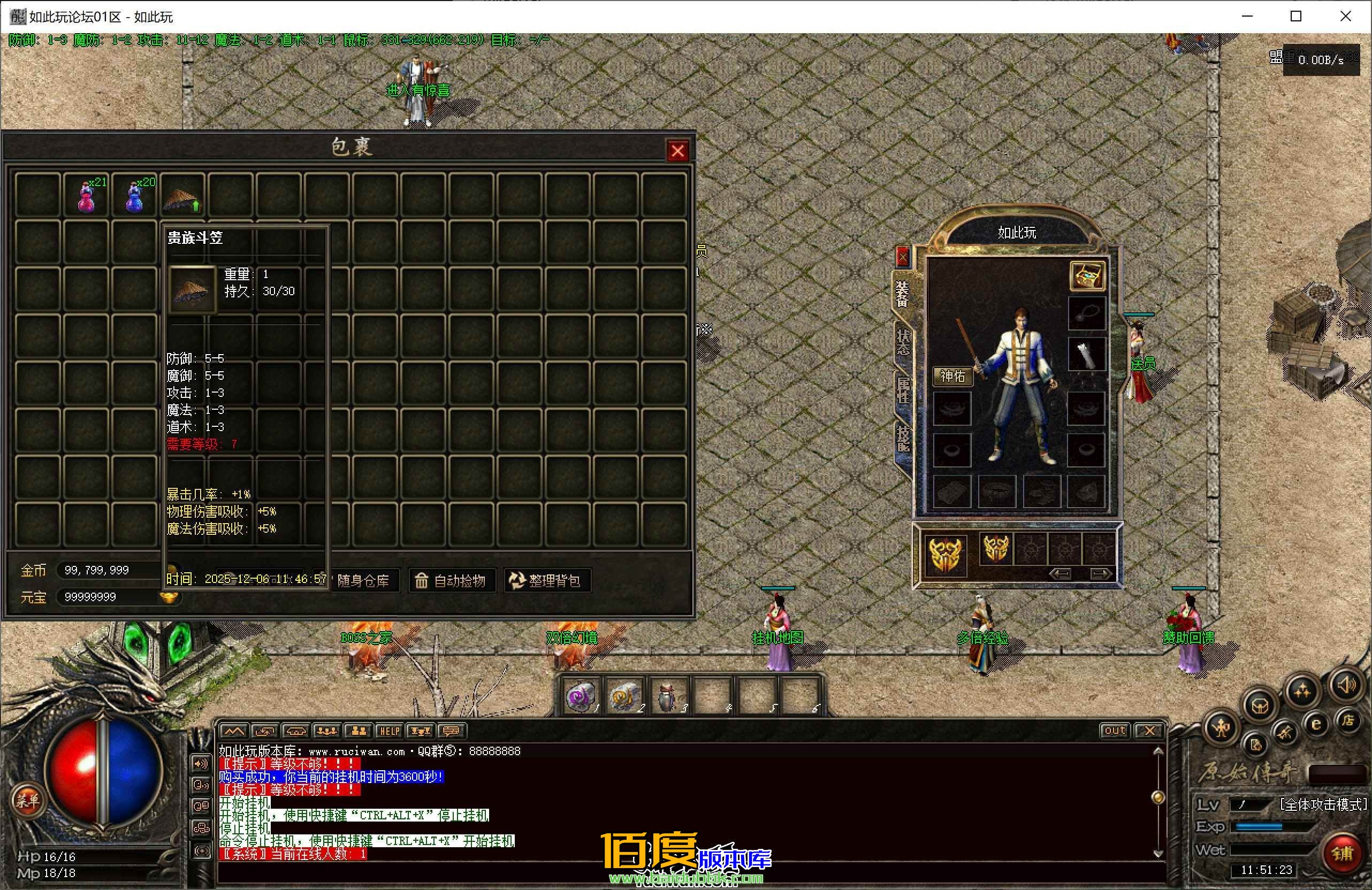Screen dimensions: 1372x890
Task: Open the treasure chest icon in the equipment panel
Action: [x=1087, y=276]
